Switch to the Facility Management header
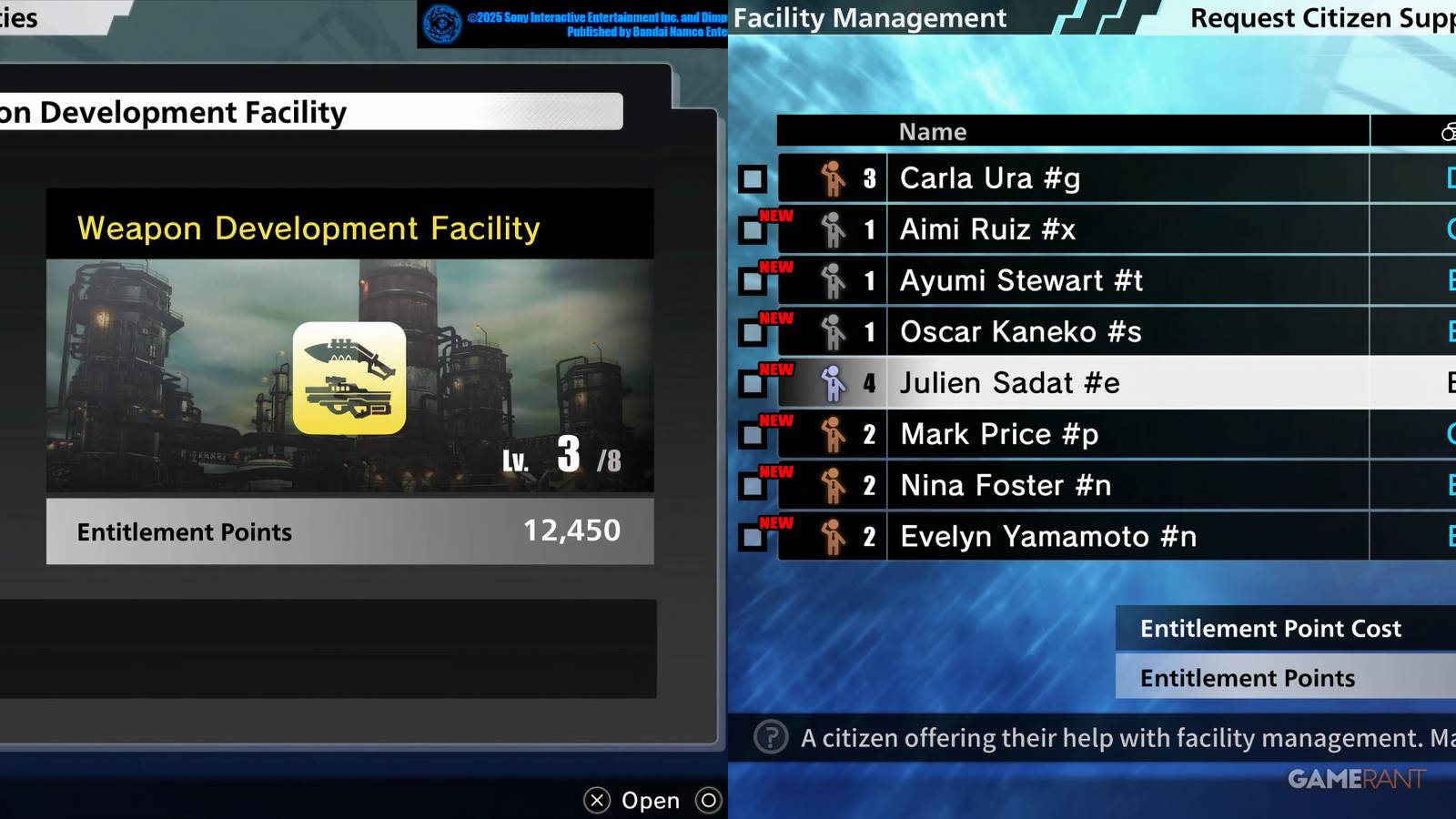1456x819 pixels. click(871, 17)
